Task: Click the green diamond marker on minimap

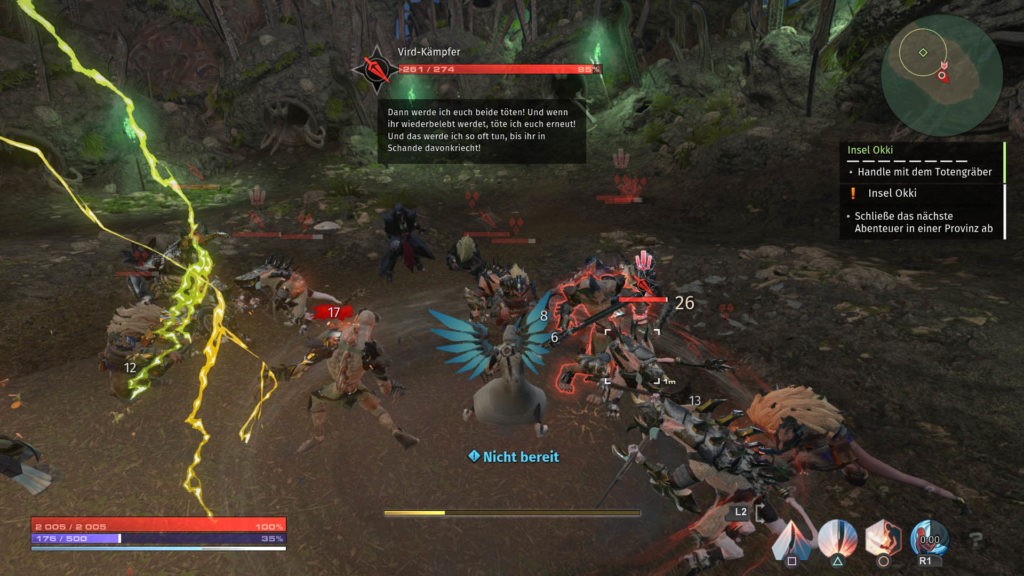Action: pos(922,52)
